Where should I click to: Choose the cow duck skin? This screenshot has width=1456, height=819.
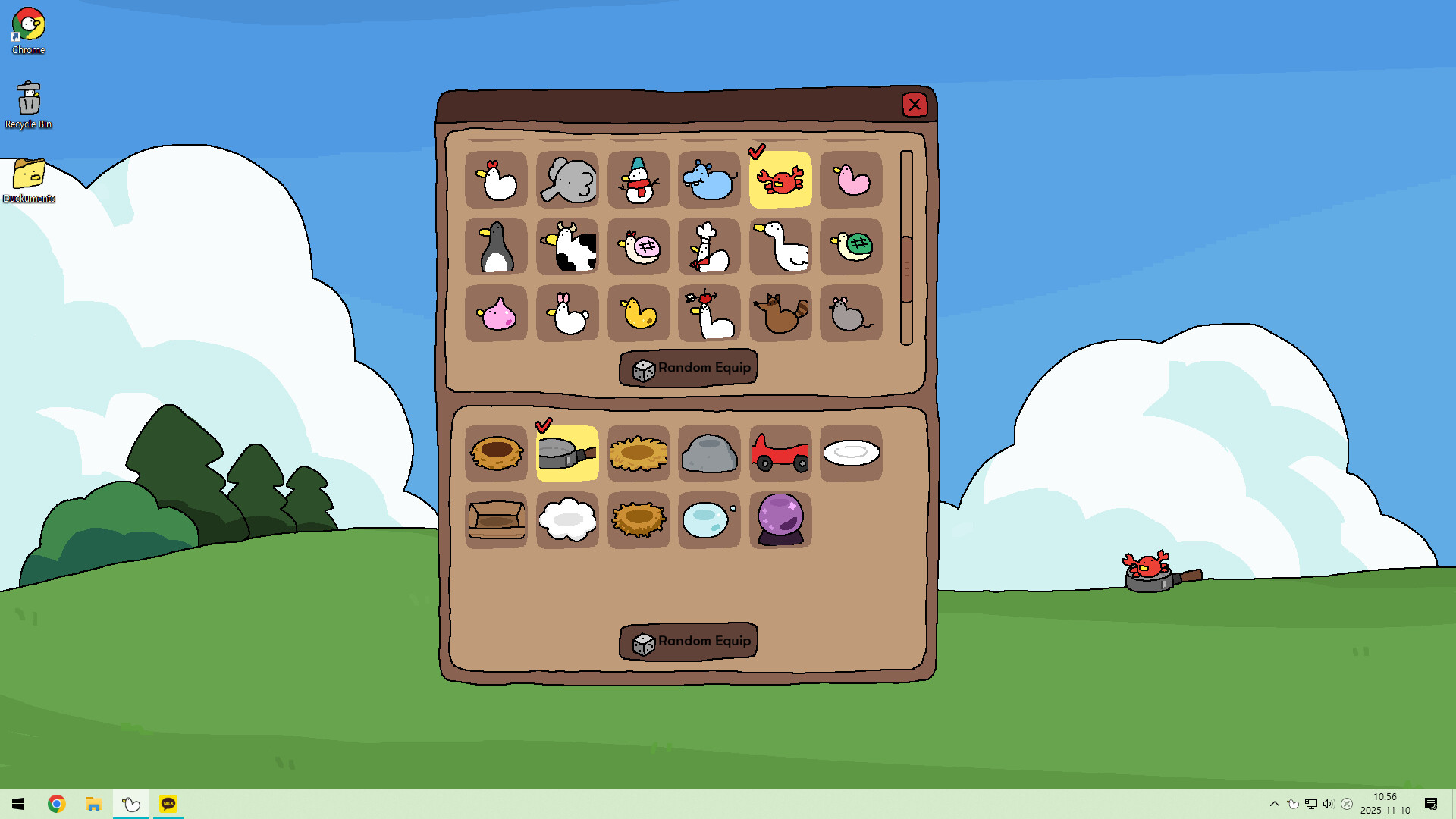pos(567,246)
